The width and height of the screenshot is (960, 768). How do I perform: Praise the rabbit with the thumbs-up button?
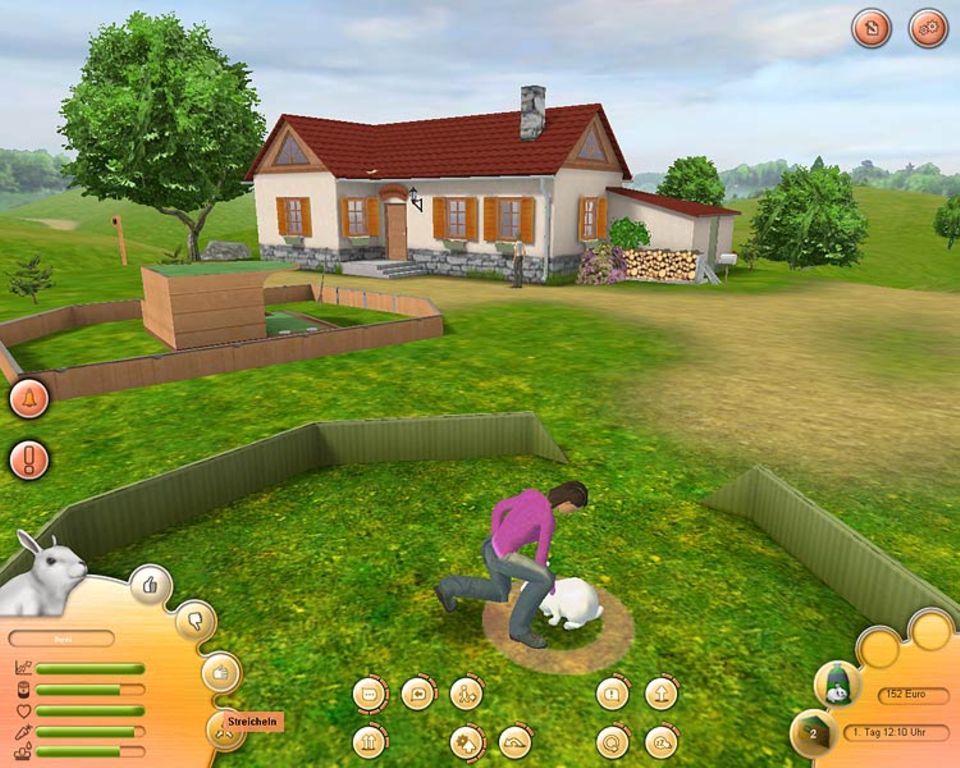[x=150, y=586]
